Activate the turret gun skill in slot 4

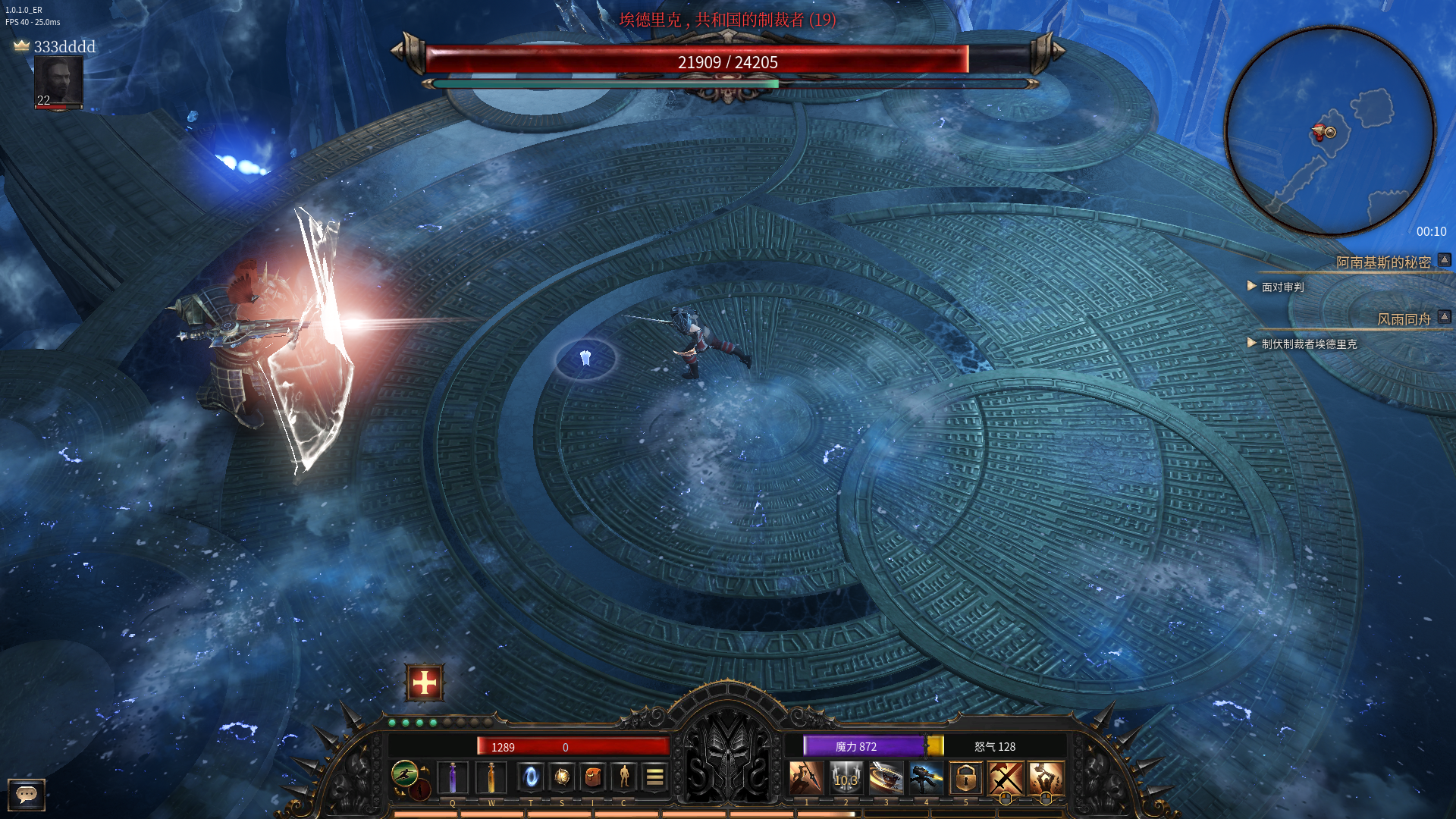926,778
